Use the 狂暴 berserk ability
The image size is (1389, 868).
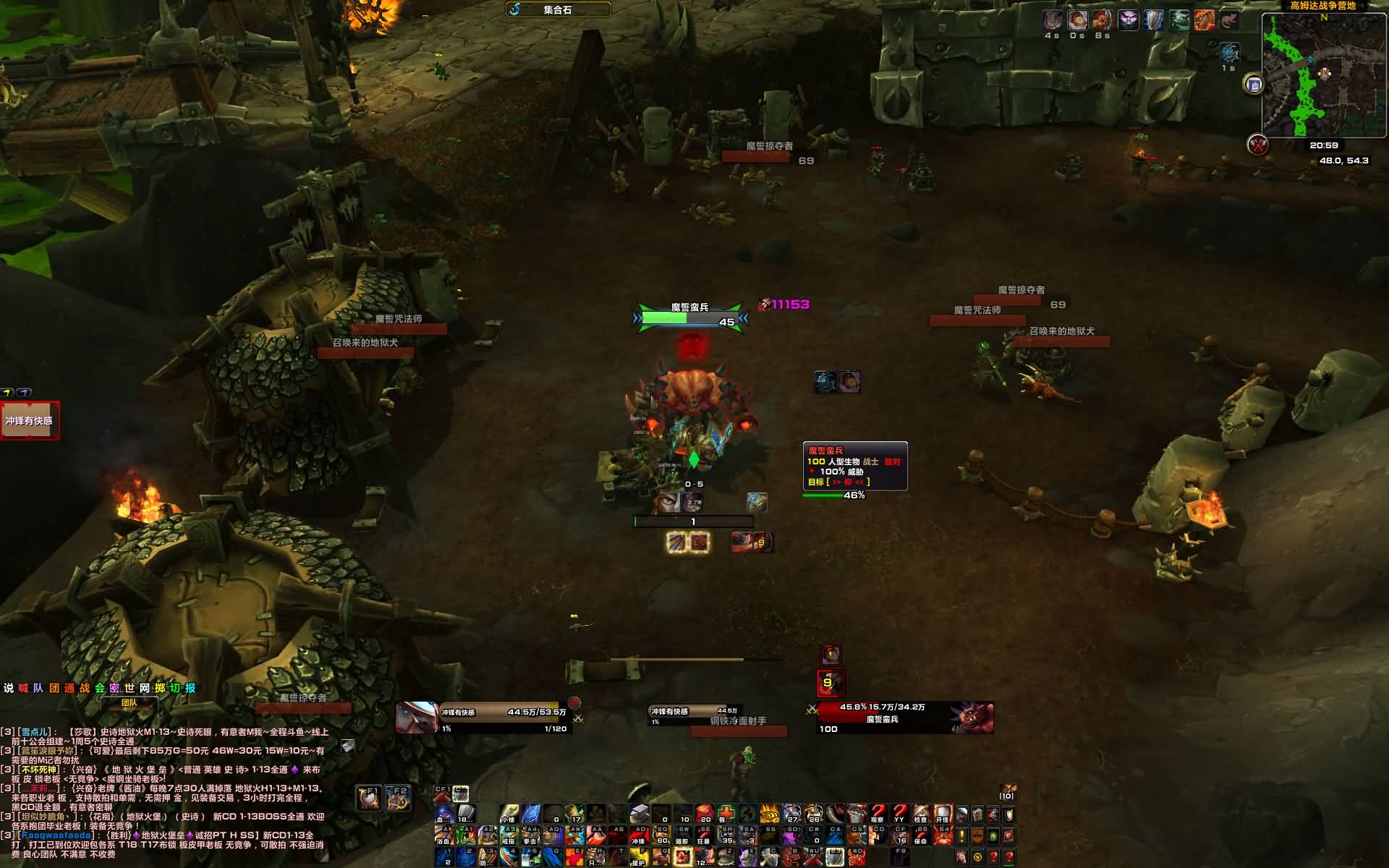(x=703, y=836)
